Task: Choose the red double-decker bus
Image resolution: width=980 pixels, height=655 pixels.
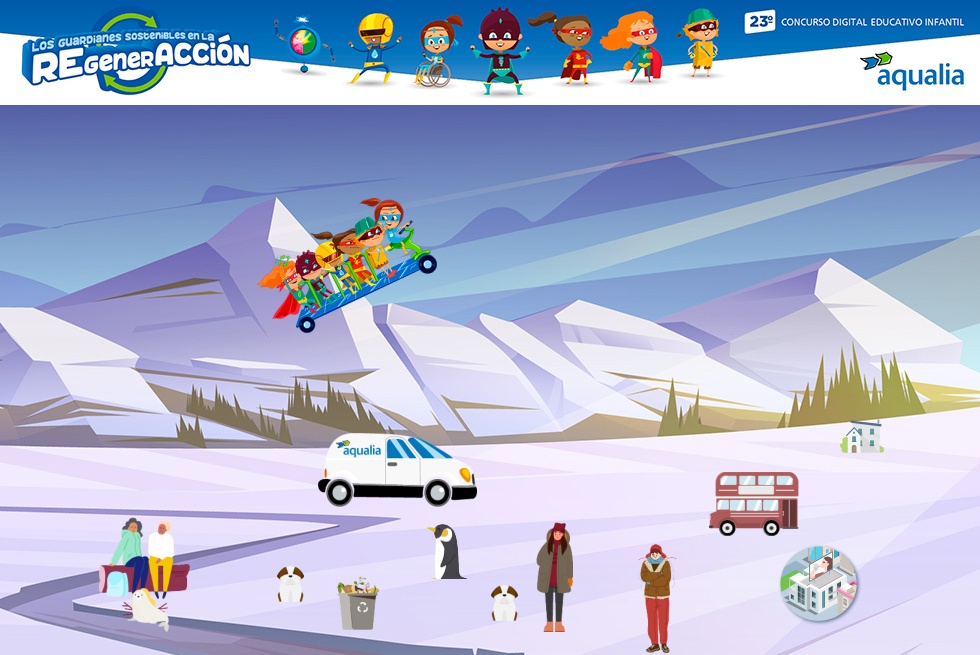Action: [754, 503]
